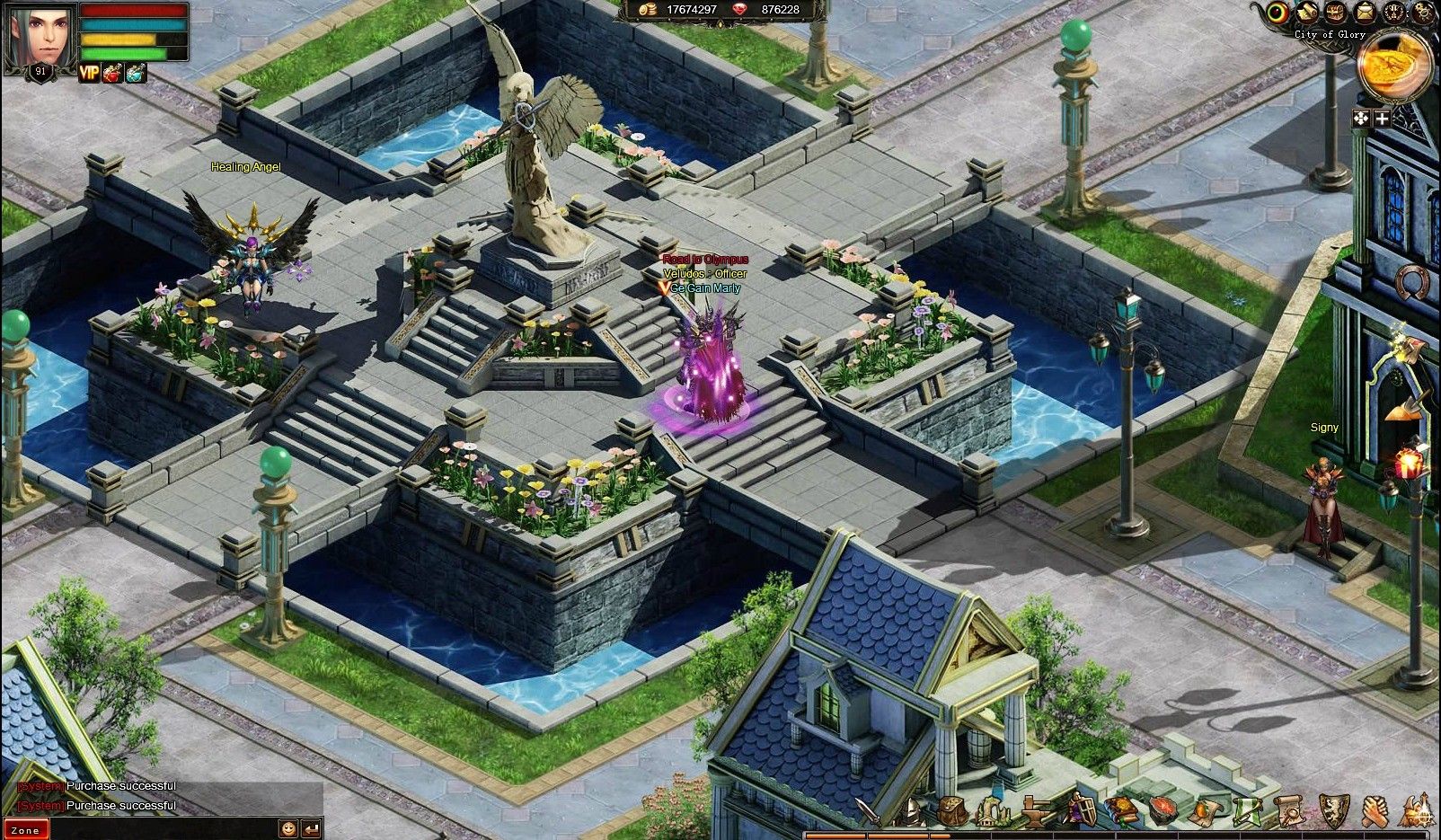Screen dimensions: 1441x840
Task: Use the red HP potion quickslot
Action: pos(112,73)
